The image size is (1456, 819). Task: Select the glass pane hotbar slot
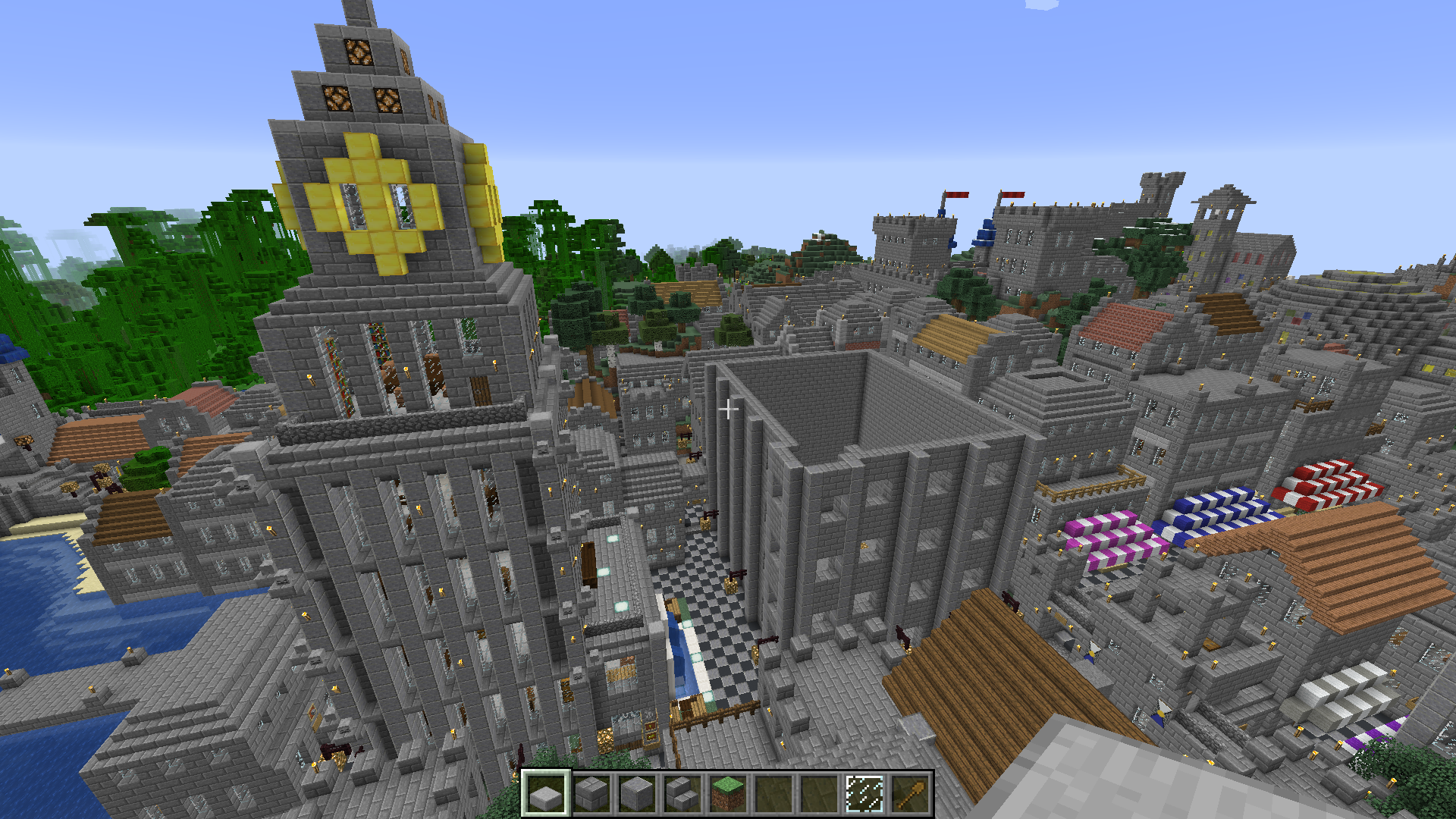[x=864, y=794]
